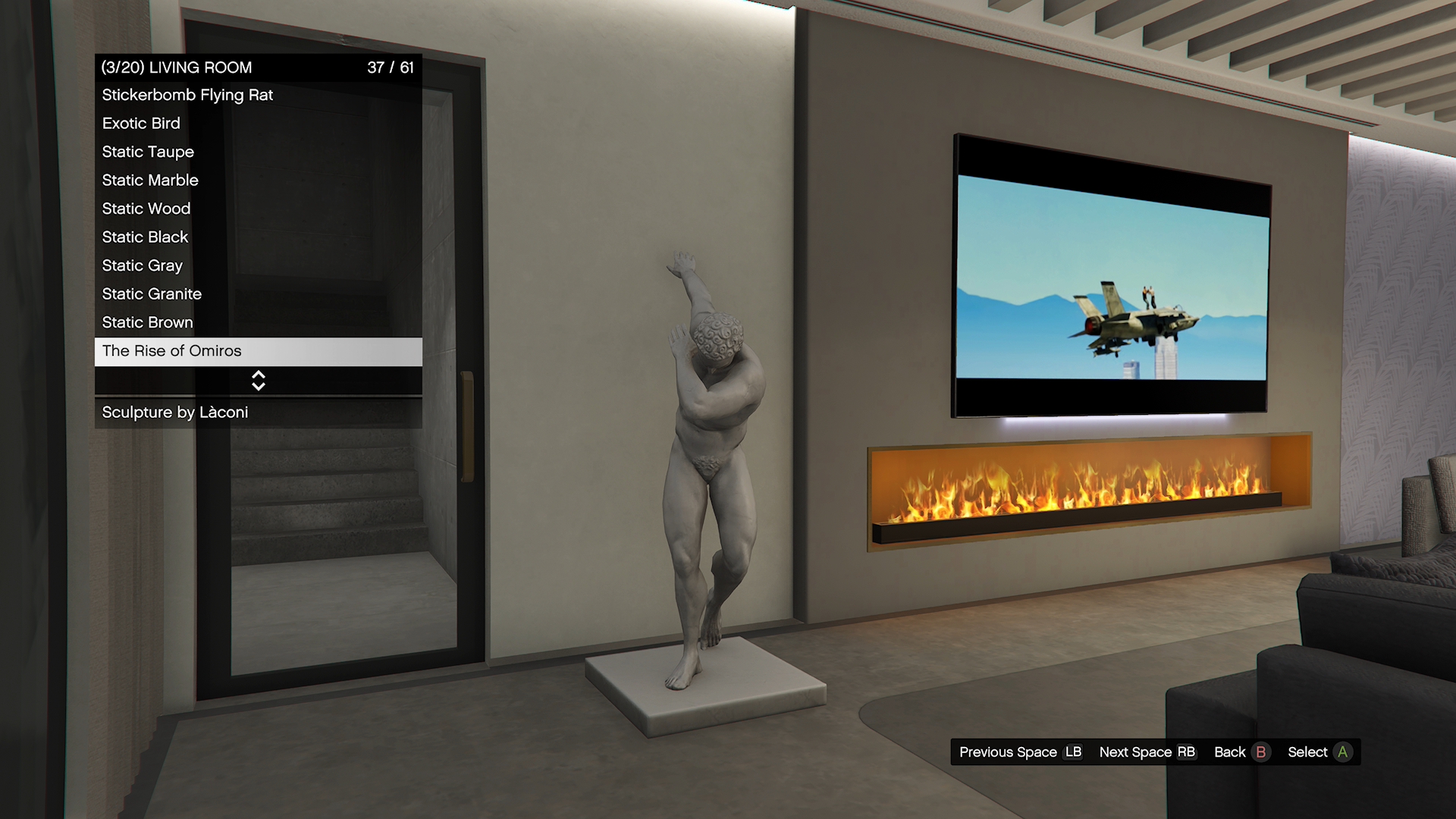
Task: Pick Static Gray from the list
Action: pyautogui.click(x=258, y=266)
